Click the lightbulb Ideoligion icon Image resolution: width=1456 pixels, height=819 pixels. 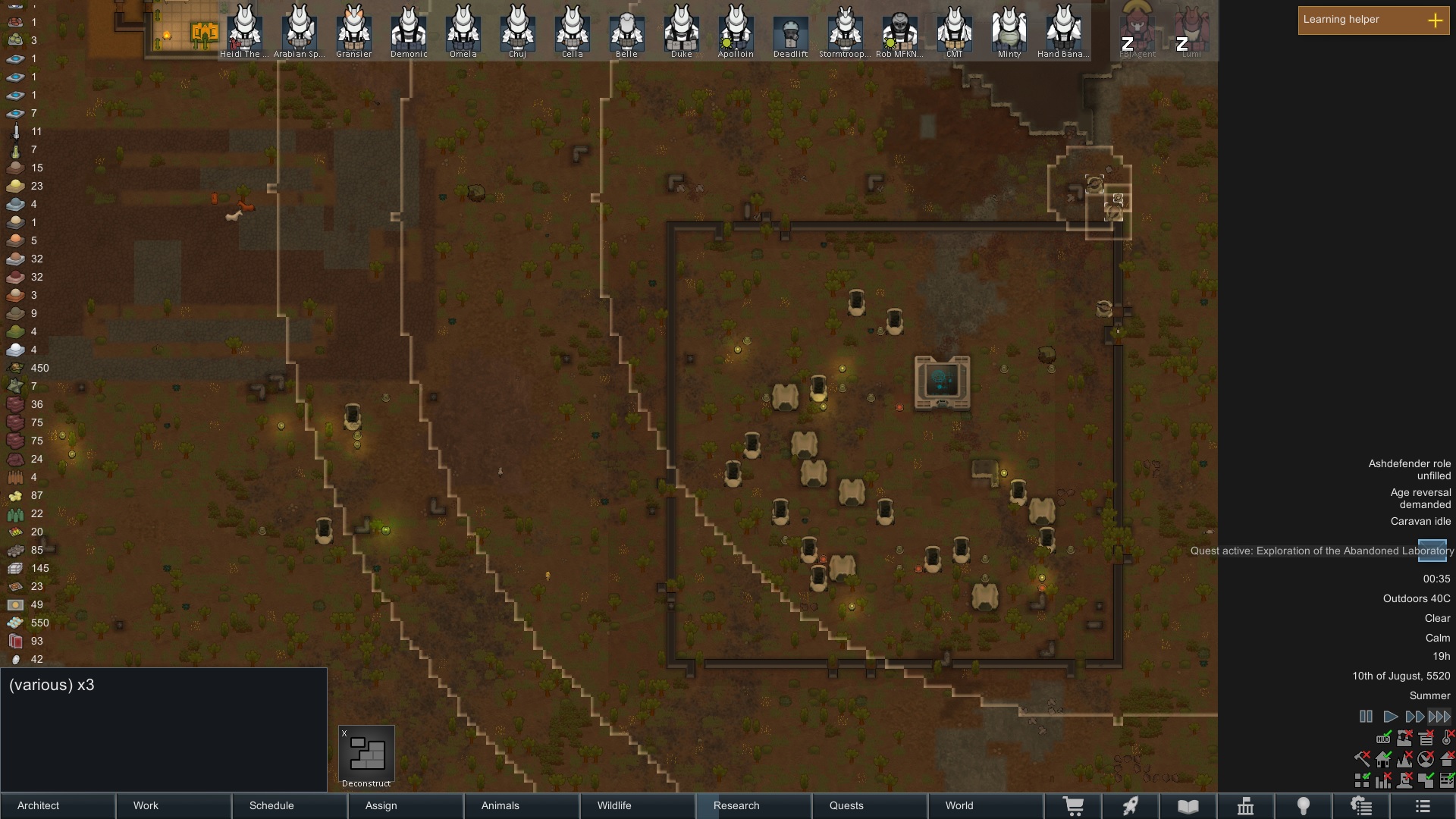pos(1304,806)
